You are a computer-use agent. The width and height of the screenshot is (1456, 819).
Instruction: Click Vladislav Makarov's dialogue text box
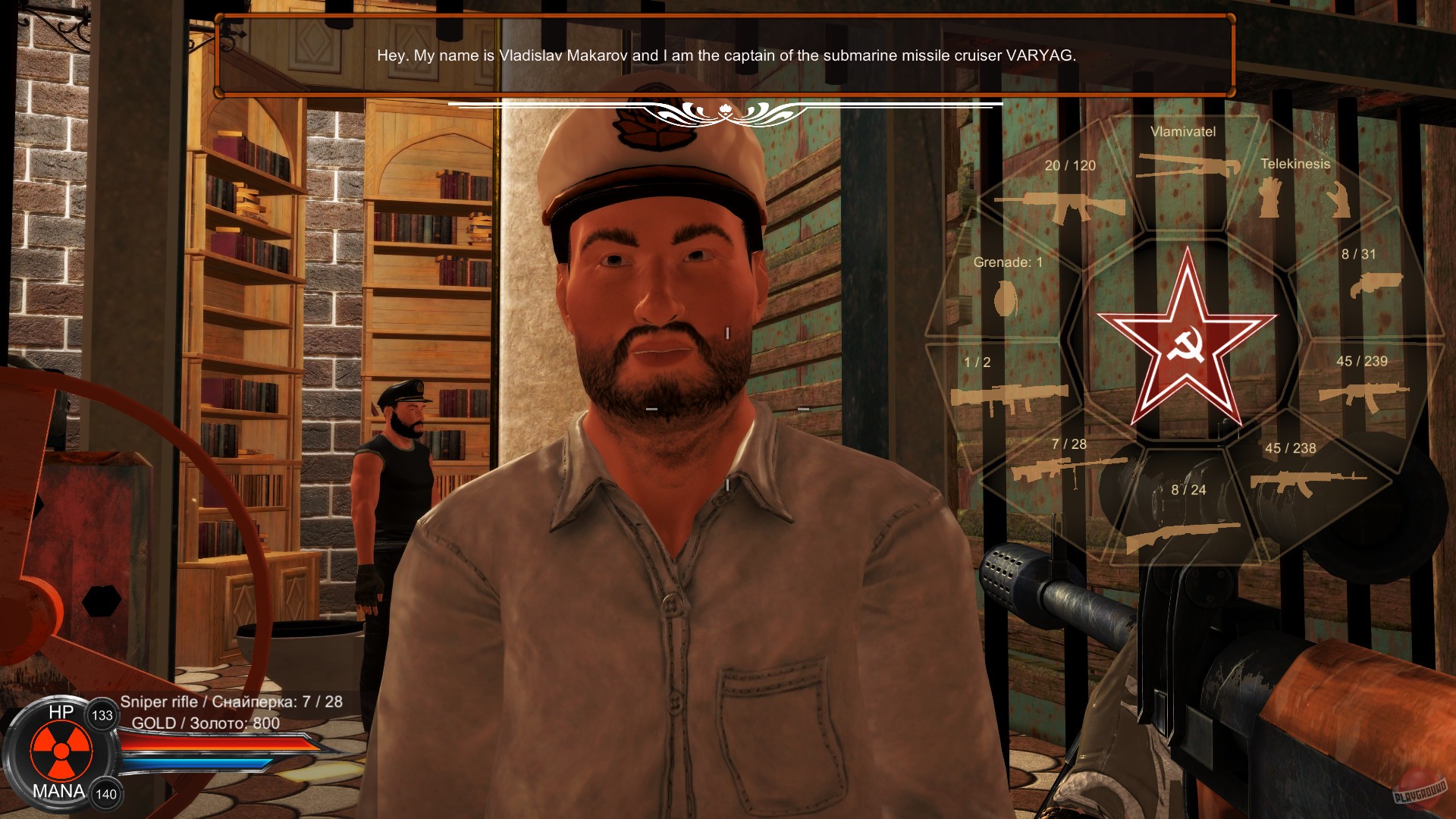click(726, 55)
